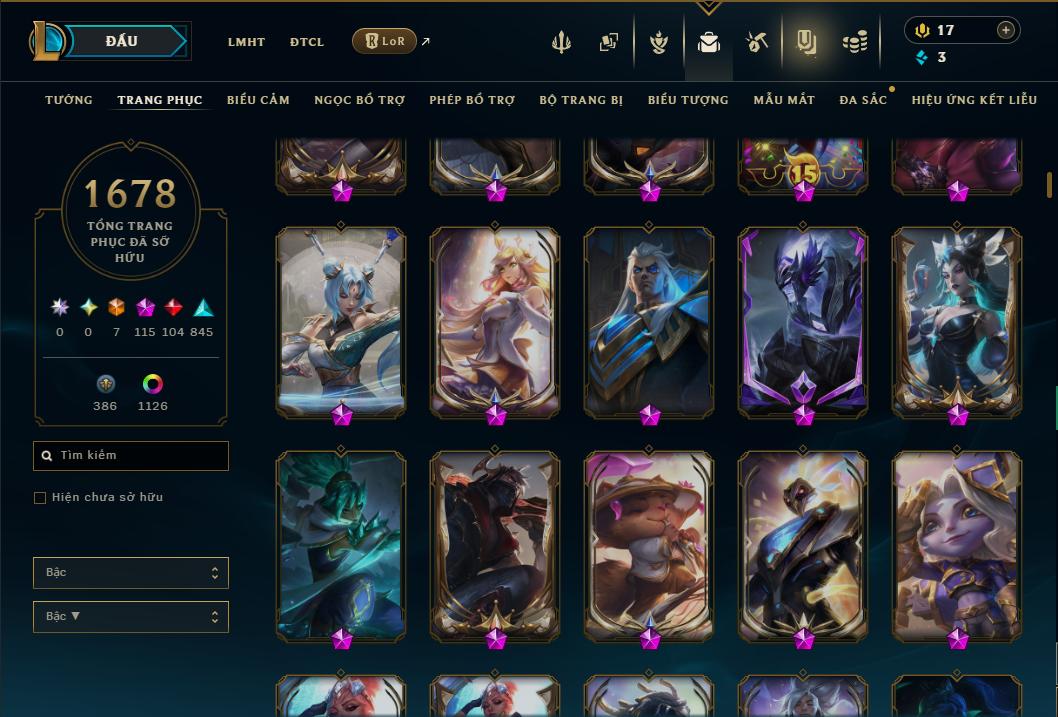Select the BIỂU CẢM emotes tab
Screen dimensions: 1058x717
pyautogui.click(x=258, y=100)
